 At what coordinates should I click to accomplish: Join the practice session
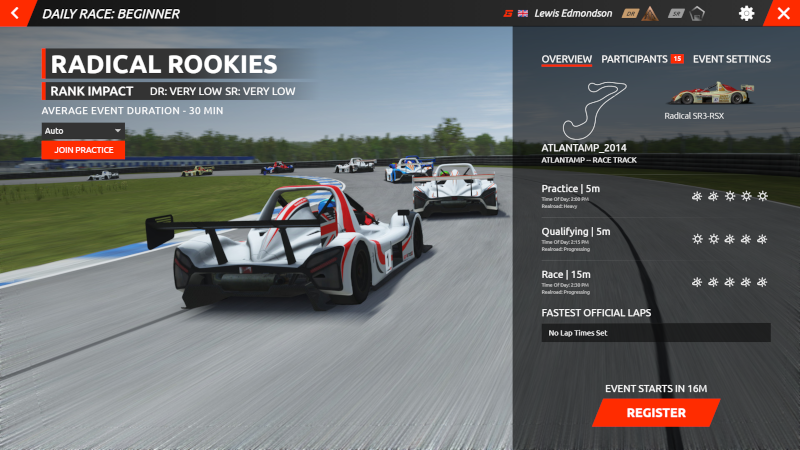coord(83,150)
